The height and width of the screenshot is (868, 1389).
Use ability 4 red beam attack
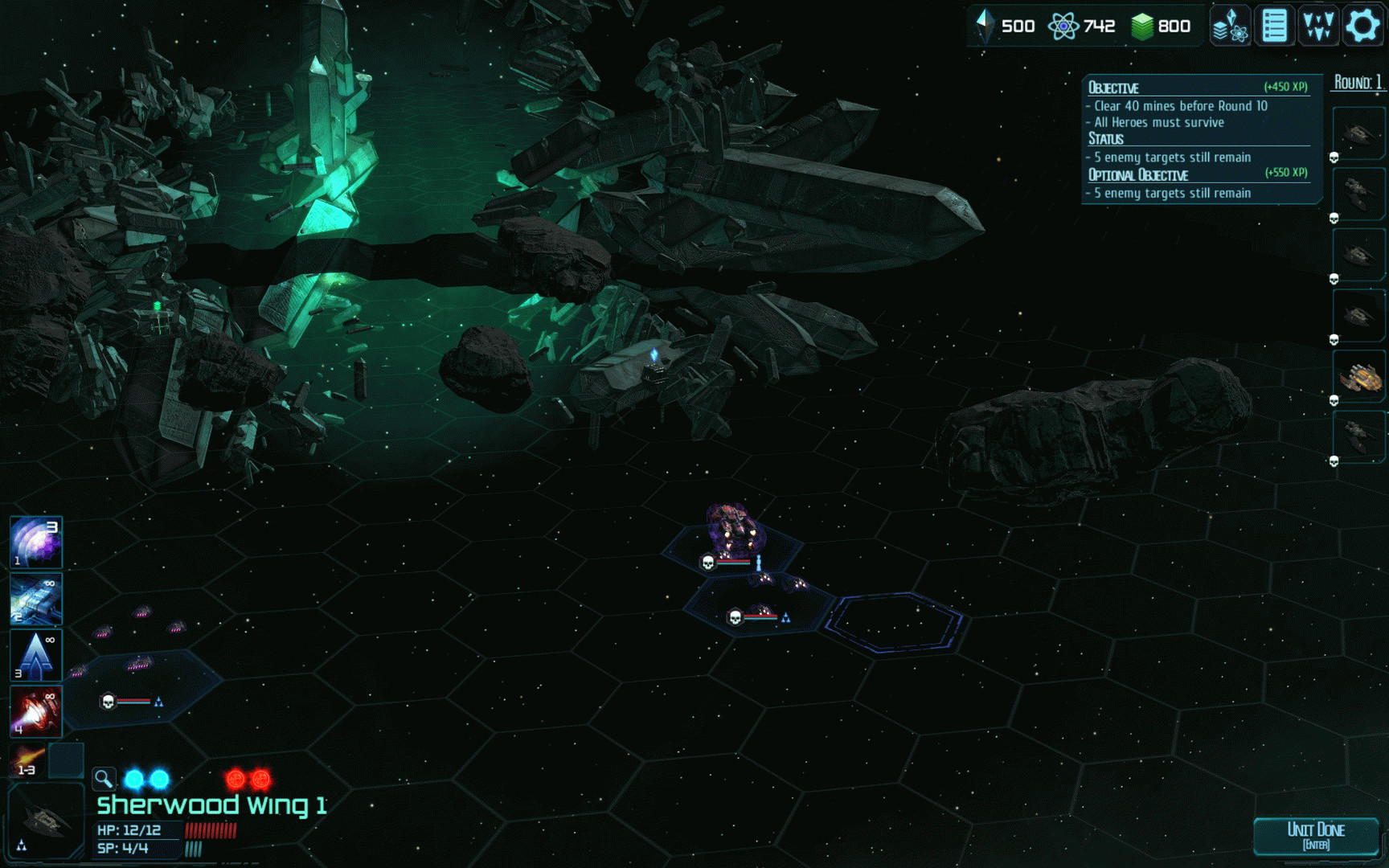[35, 711]
